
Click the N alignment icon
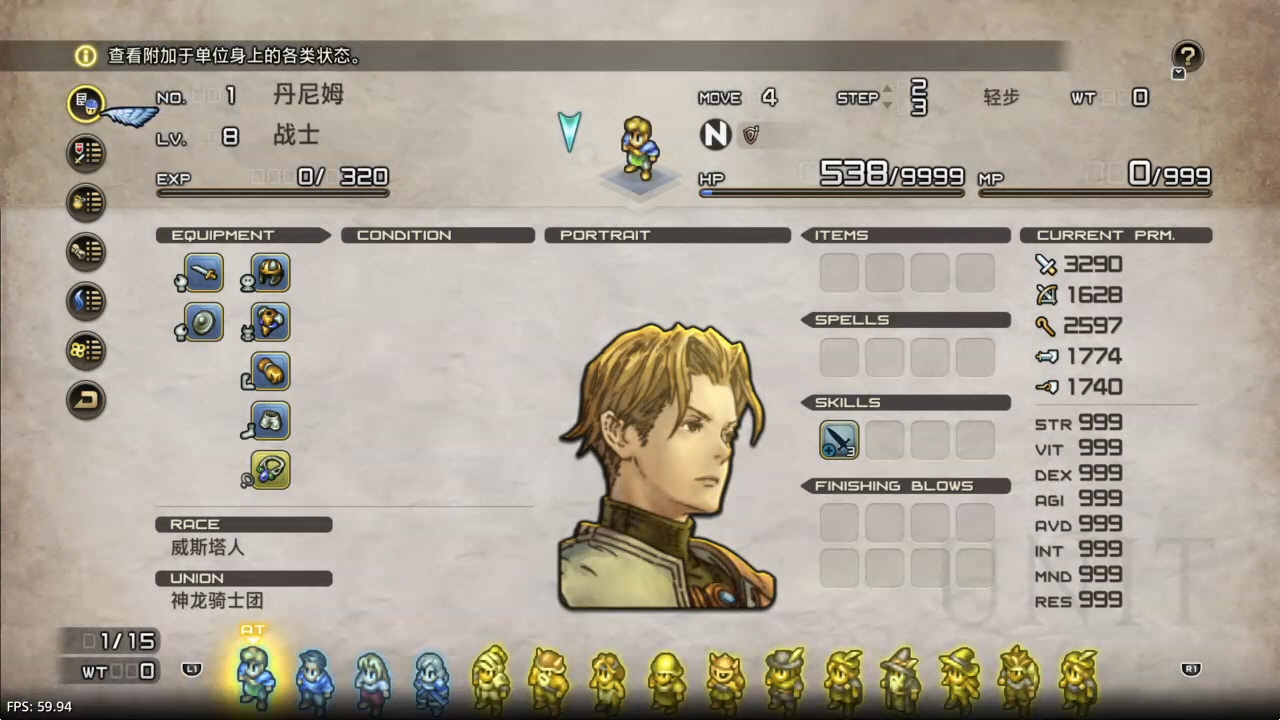click(x=715, y=135)
